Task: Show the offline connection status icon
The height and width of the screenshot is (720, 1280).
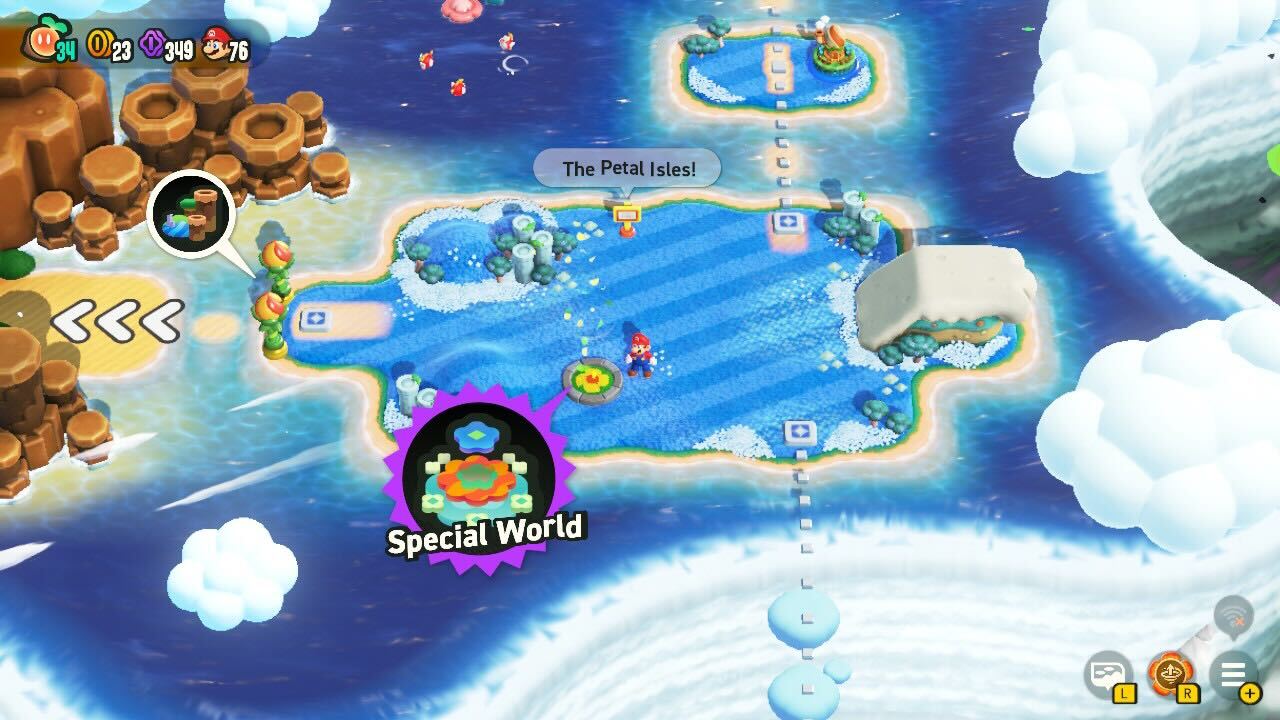Action: (x=1233, y=618)
